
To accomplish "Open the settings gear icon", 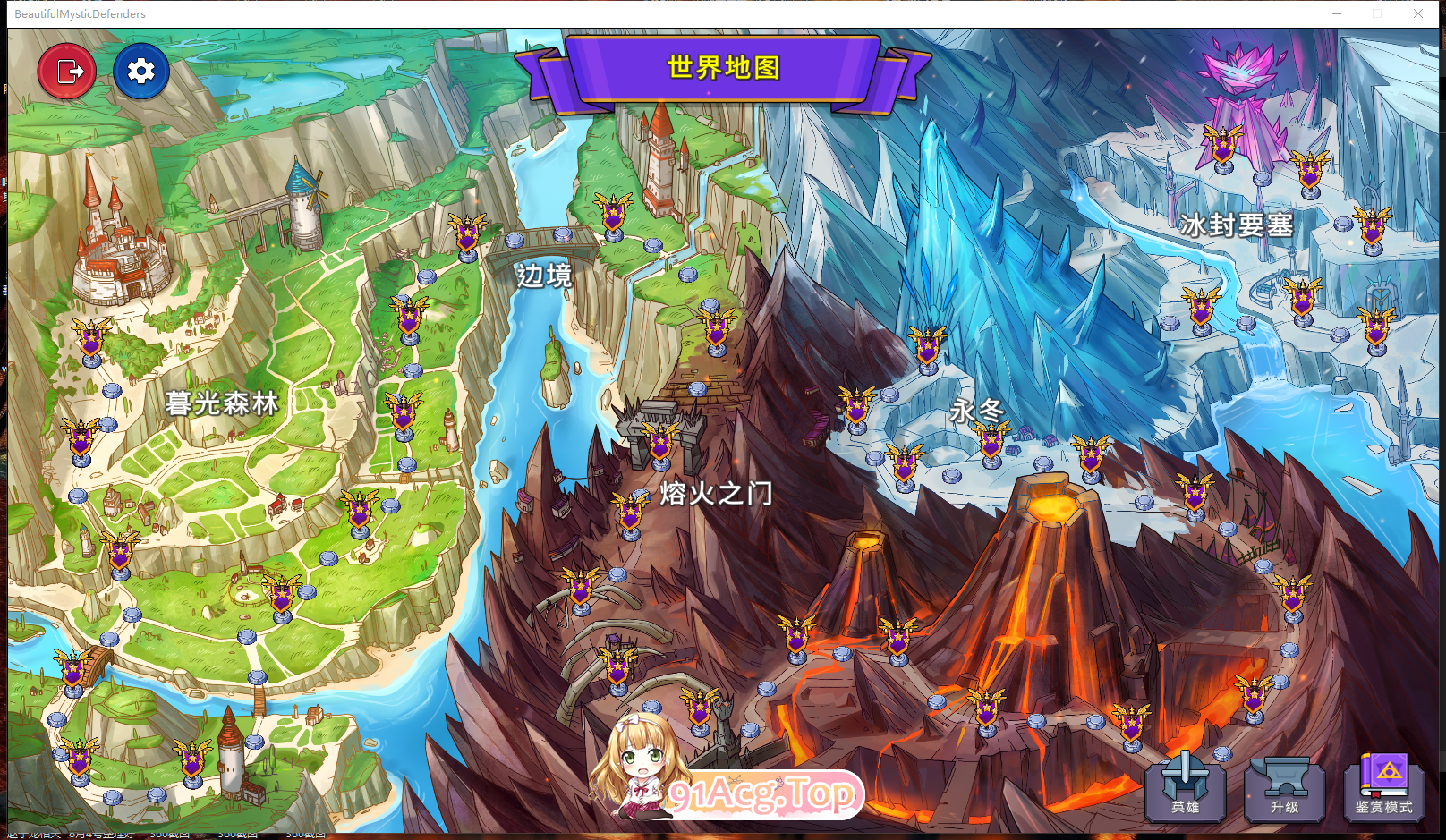I will click(140, 71).
